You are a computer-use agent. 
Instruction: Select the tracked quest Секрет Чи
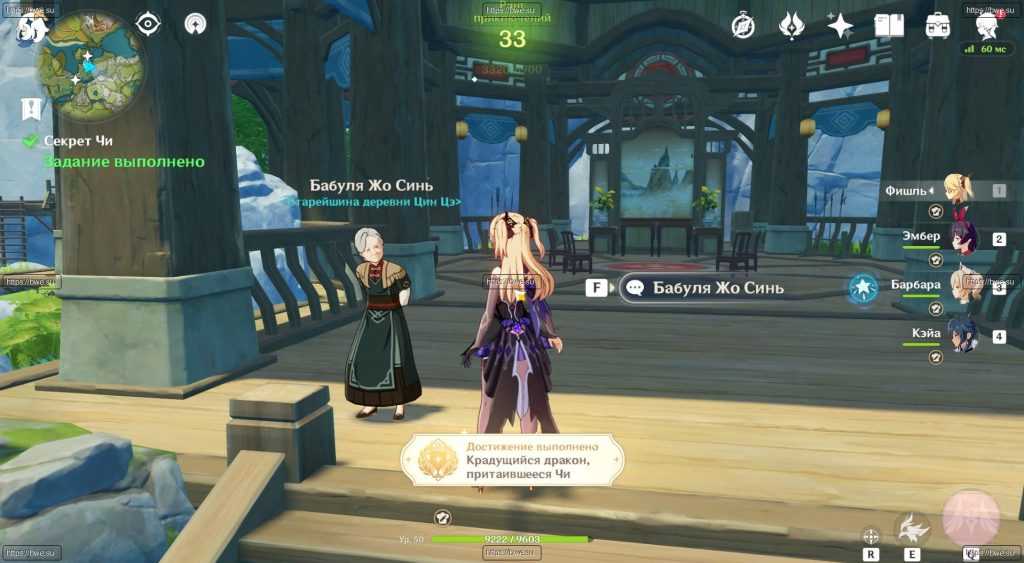[83, 141]
